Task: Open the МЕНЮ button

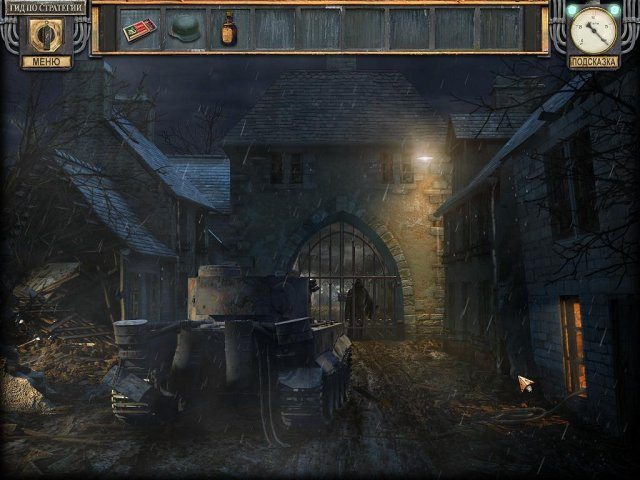Action: point(46,62)
